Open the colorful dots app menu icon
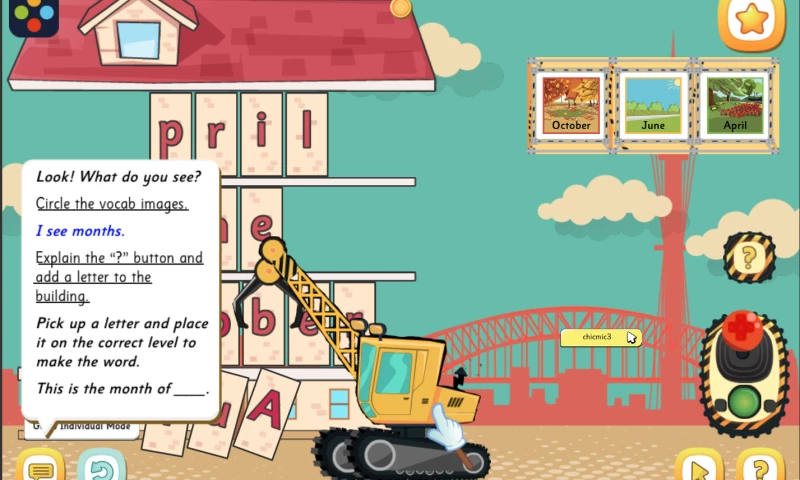800x480 pixels. pos(34,15)
